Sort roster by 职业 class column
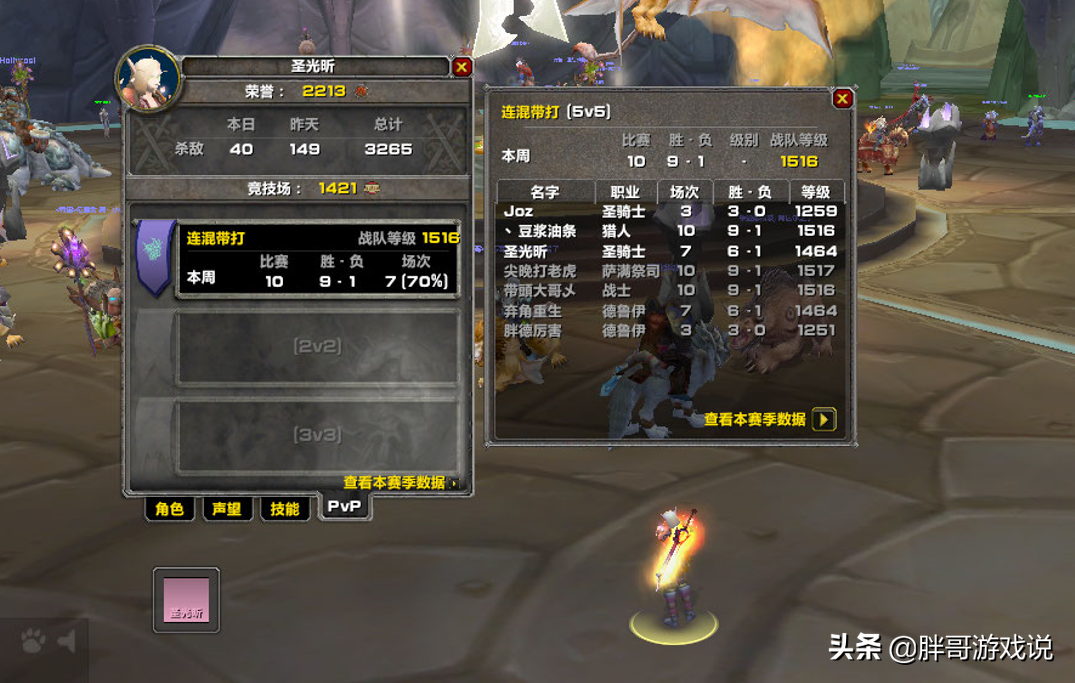Viewport: 1075px width, 683px height. coord(625,192)
